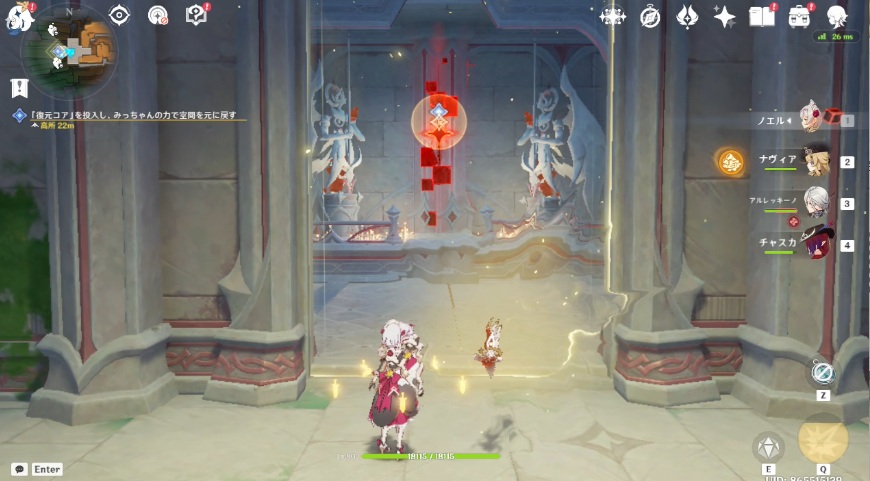Activate the golden Elemental Burst icon
The height and width of the screenshot is (481, 870).
click(823, 438)
